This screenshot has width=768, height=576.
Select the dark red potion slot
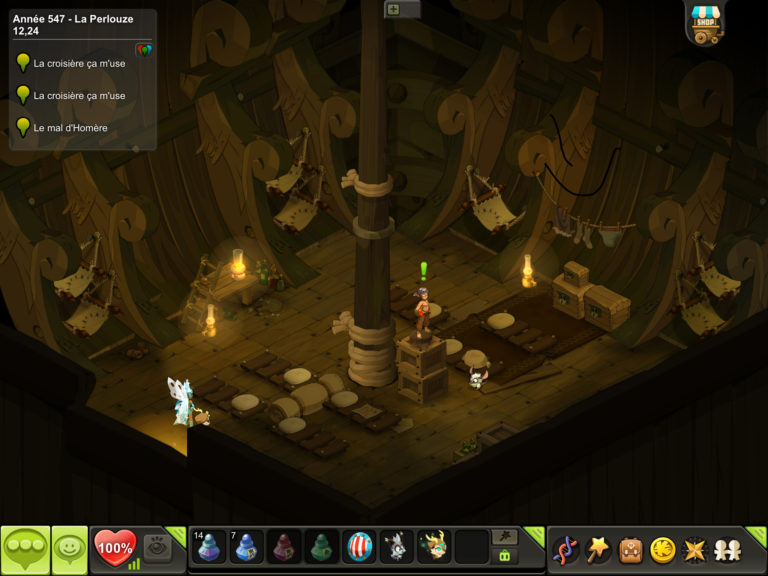[x=285, y=547]
